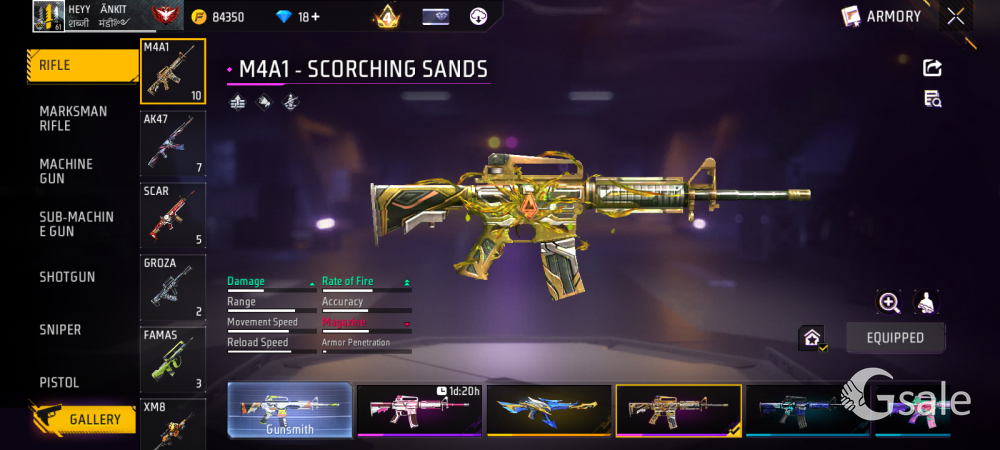Select the AK47 weapon tile
Screen dimensions: 1000x450
173,143
